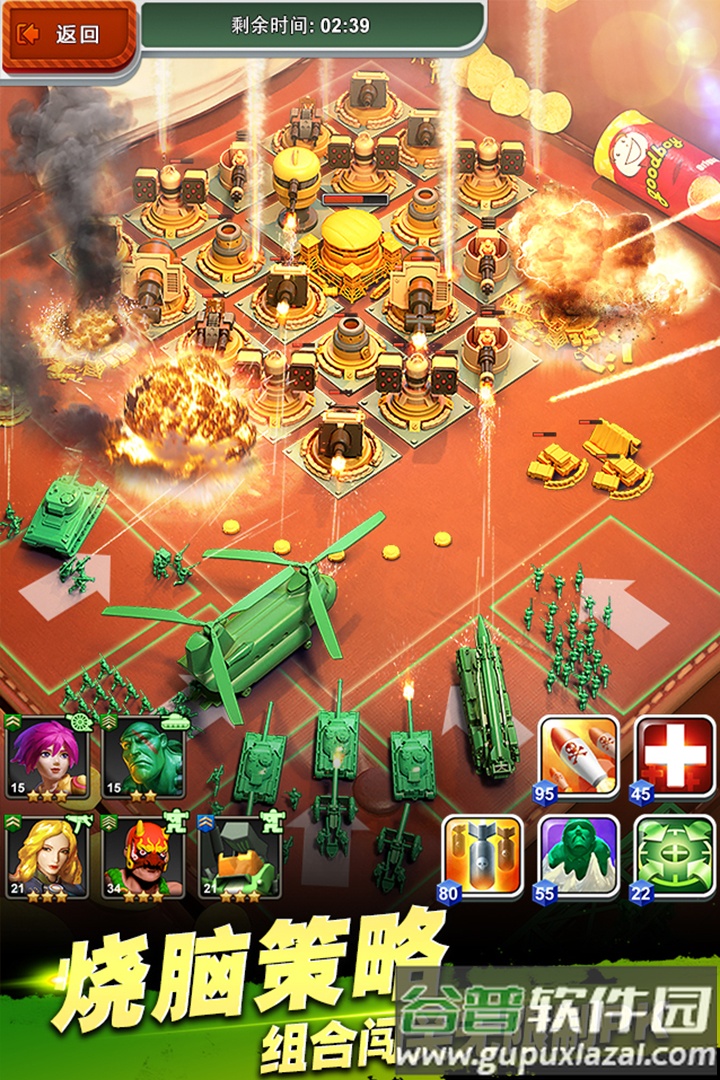This screenshot has width=720, height=1080.
Task: Select the pink-haired woman hero portrait
Action: click(x=47, y=758)
